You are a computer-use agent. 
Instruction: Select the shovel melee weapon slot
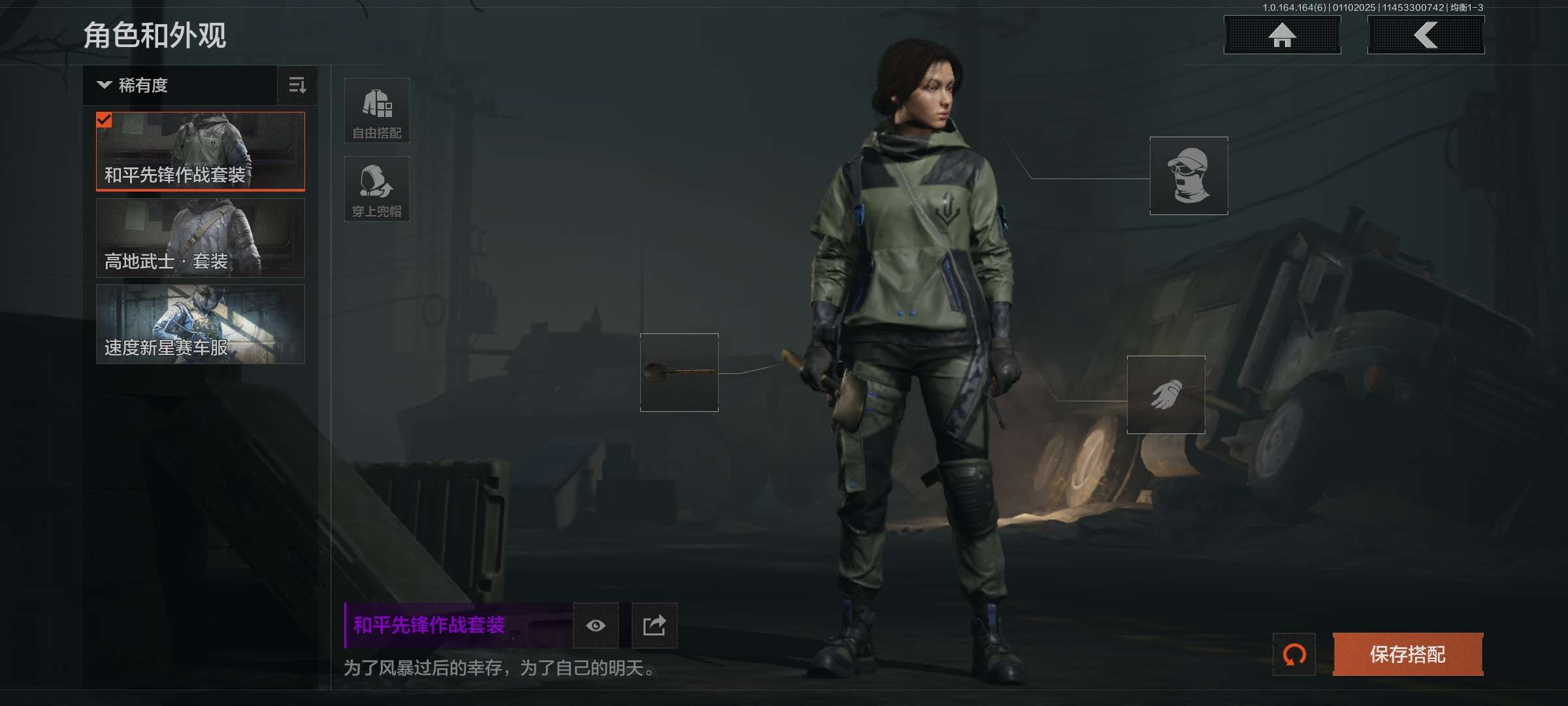[x=679, y=373]
